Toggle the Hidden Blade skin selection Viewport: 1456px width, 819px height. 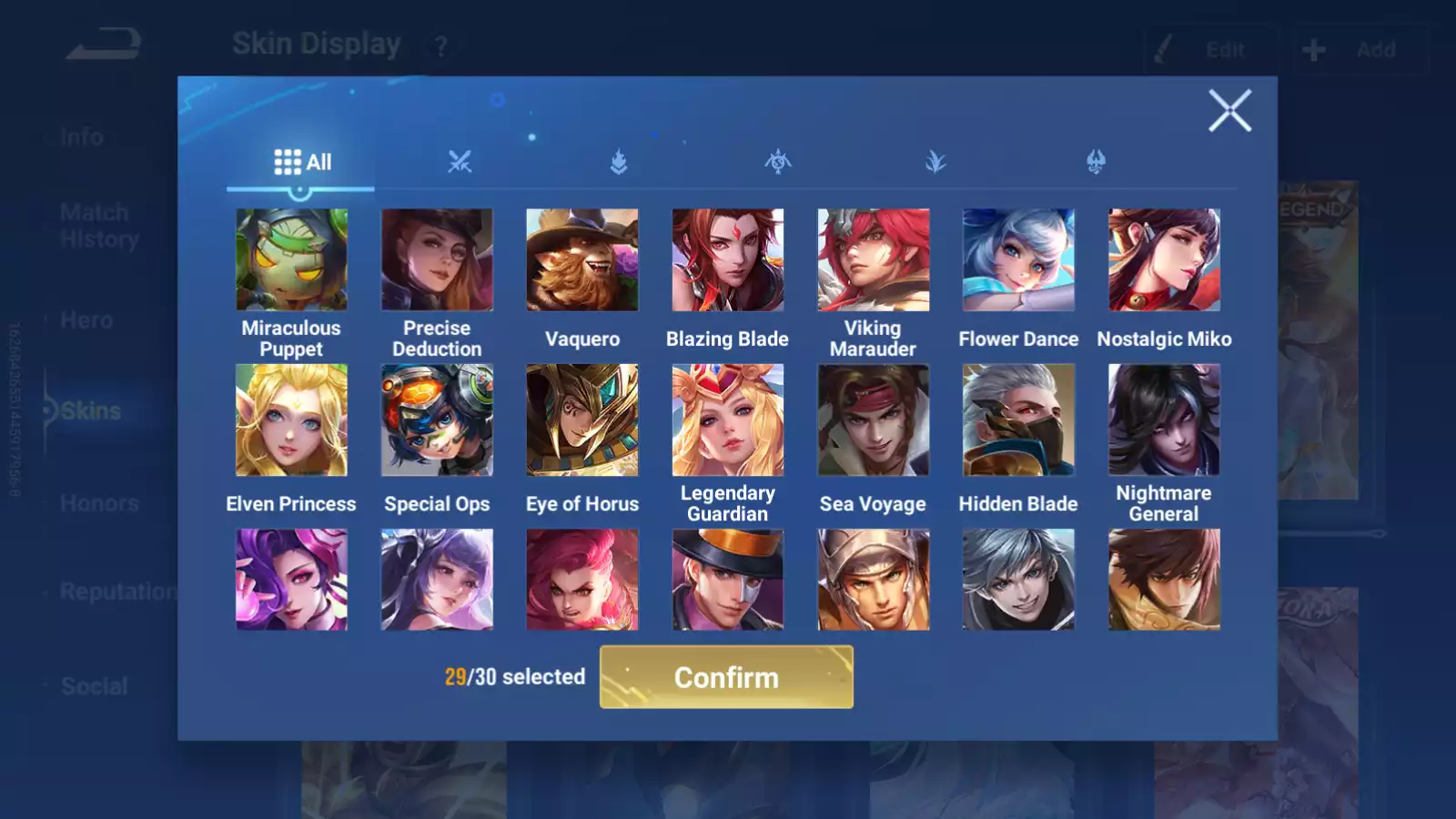click(1019, 419)
